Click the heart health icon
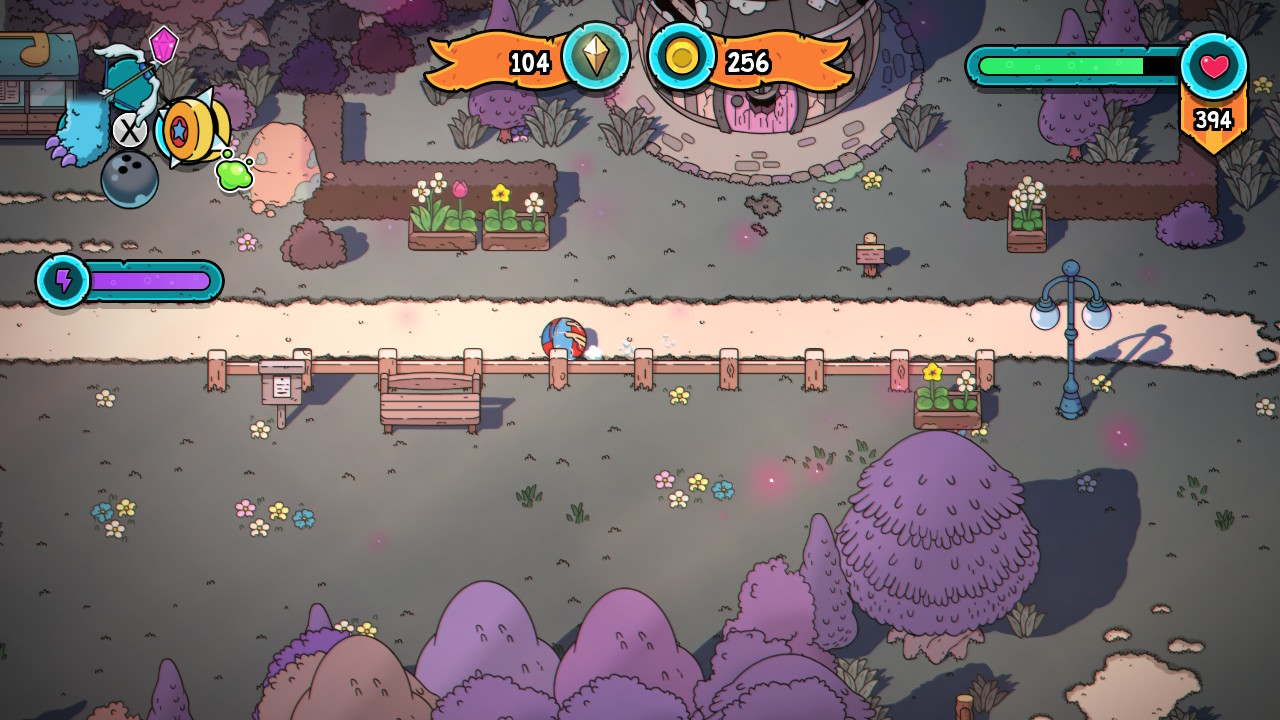Image resolution: width=1280 pixels, height=720 pixels. (1214, 66)
